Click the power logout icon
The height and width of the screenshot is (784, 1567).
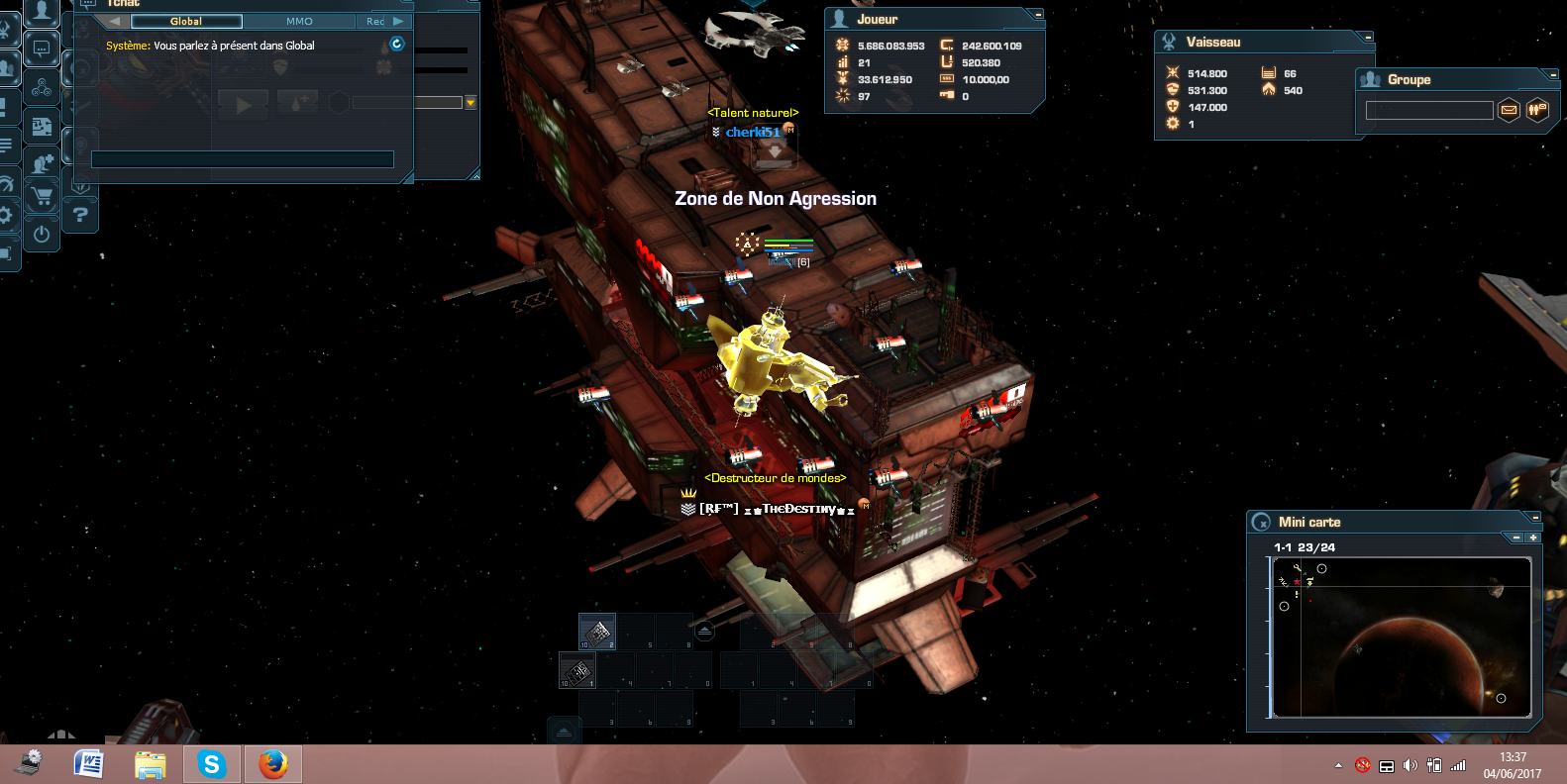click(42, 235)
